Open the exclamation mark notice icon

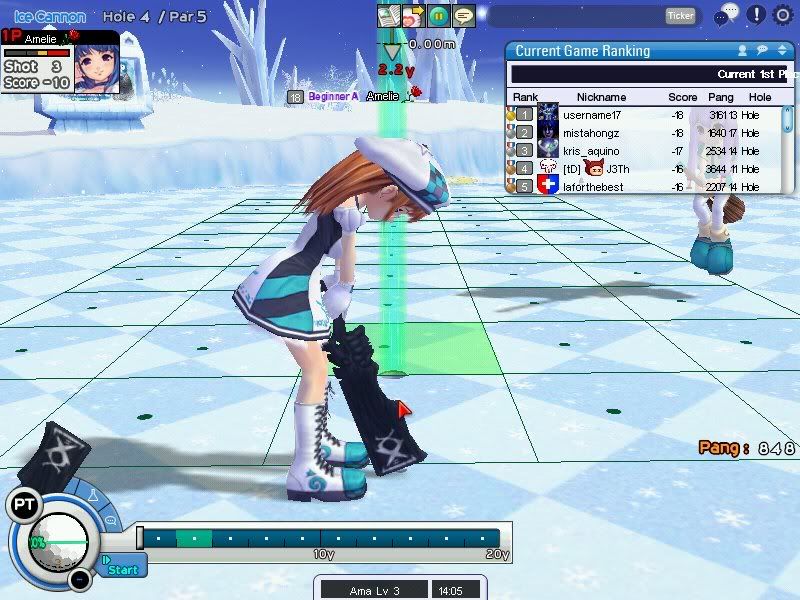pyautogui.click(x=757, y=14)
